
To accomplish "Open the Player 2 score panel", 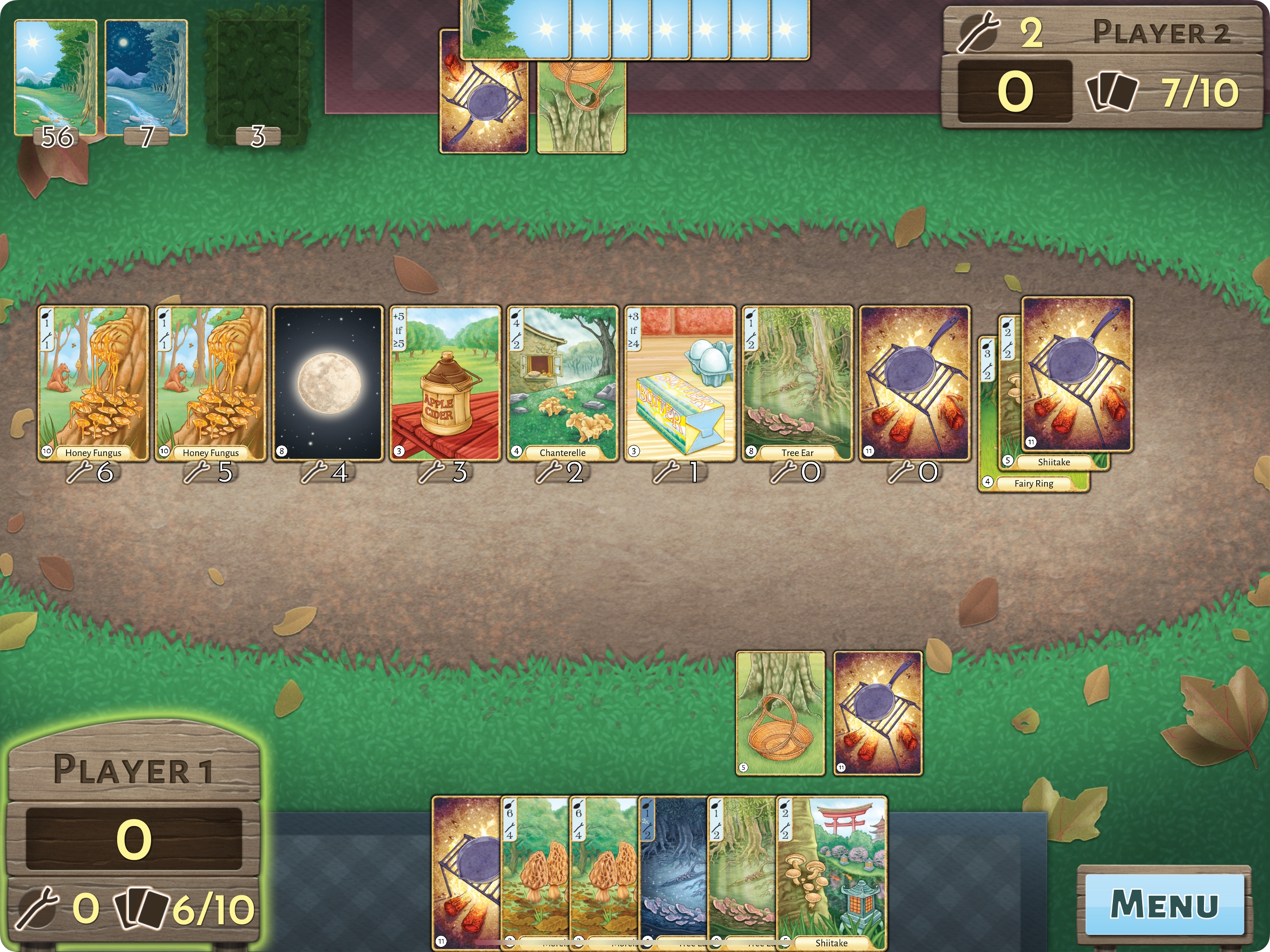I will click(x=1102, y=66).
